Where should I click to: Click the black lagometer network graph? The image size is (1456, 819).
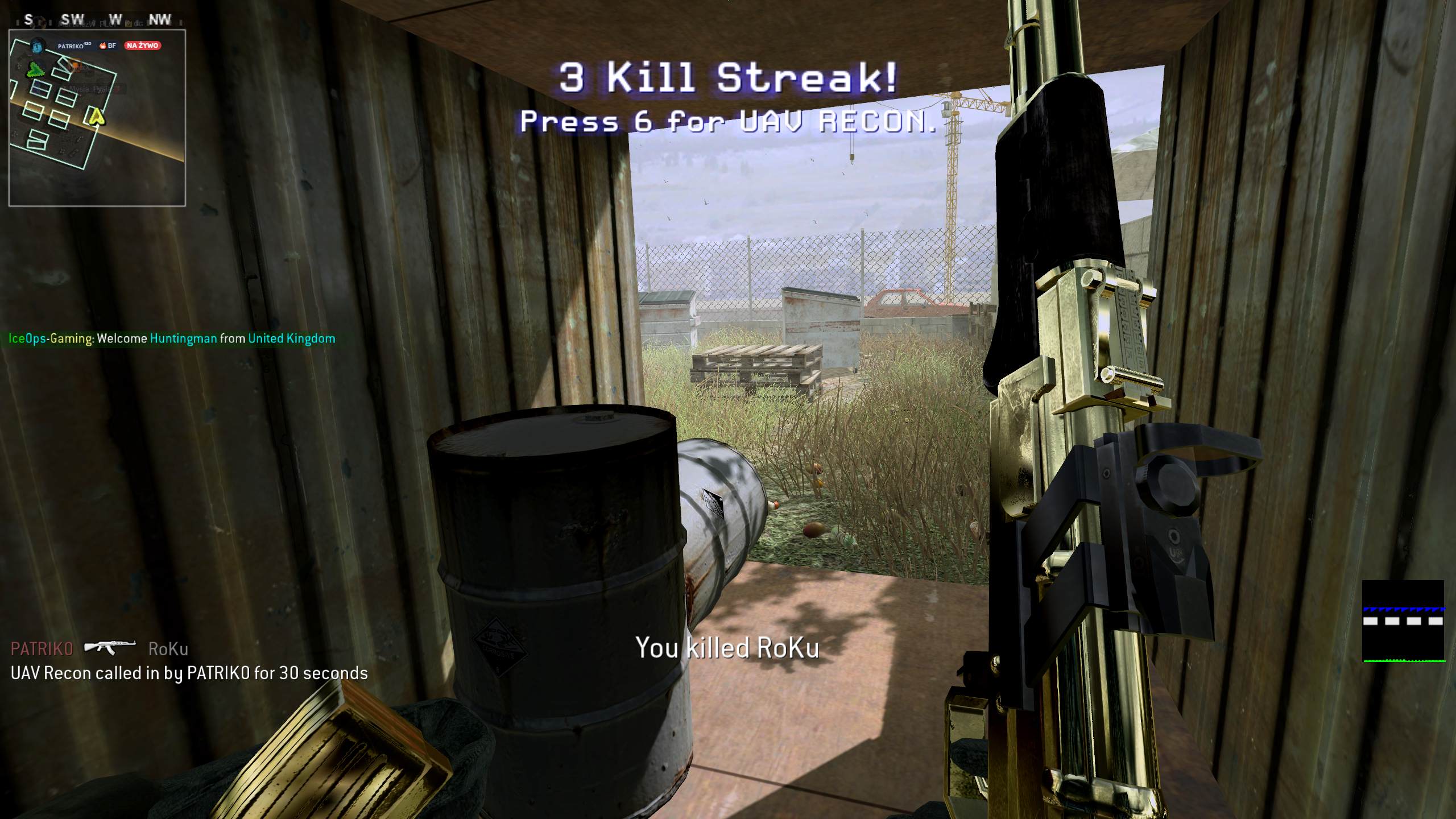1403,621
